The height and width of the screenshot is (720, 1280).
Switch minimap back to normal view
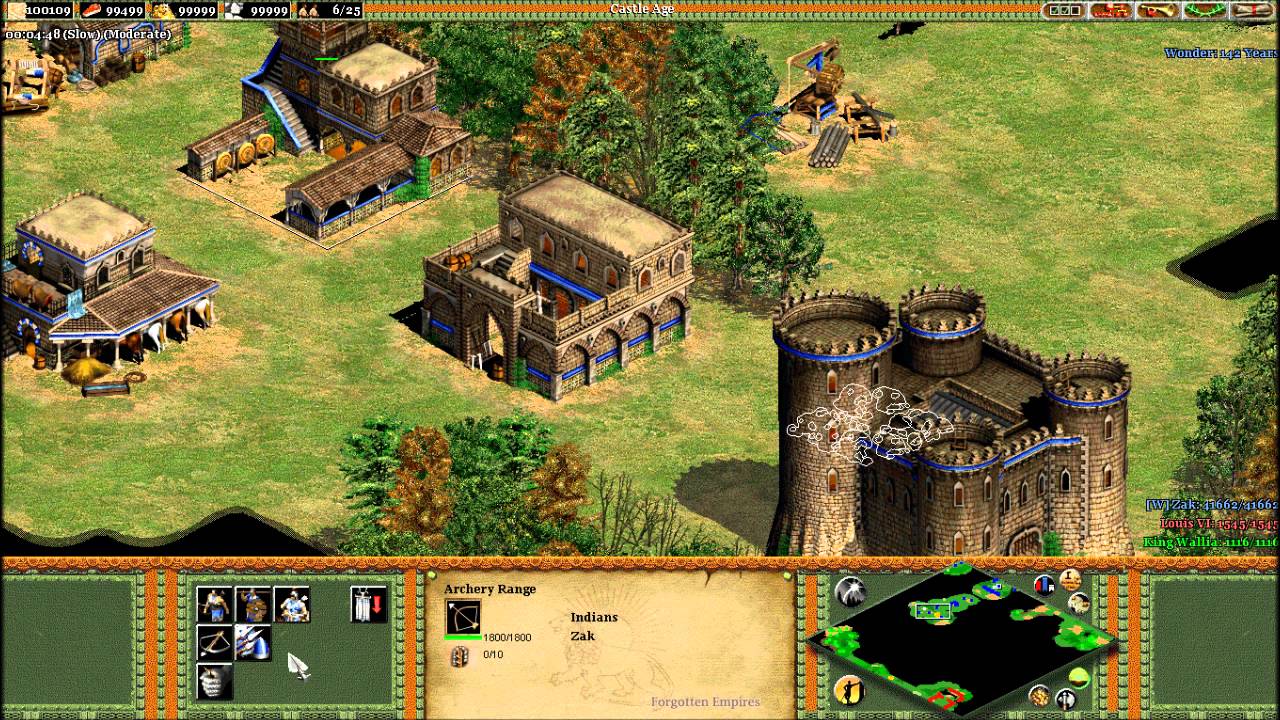[x=1077, y=678]
